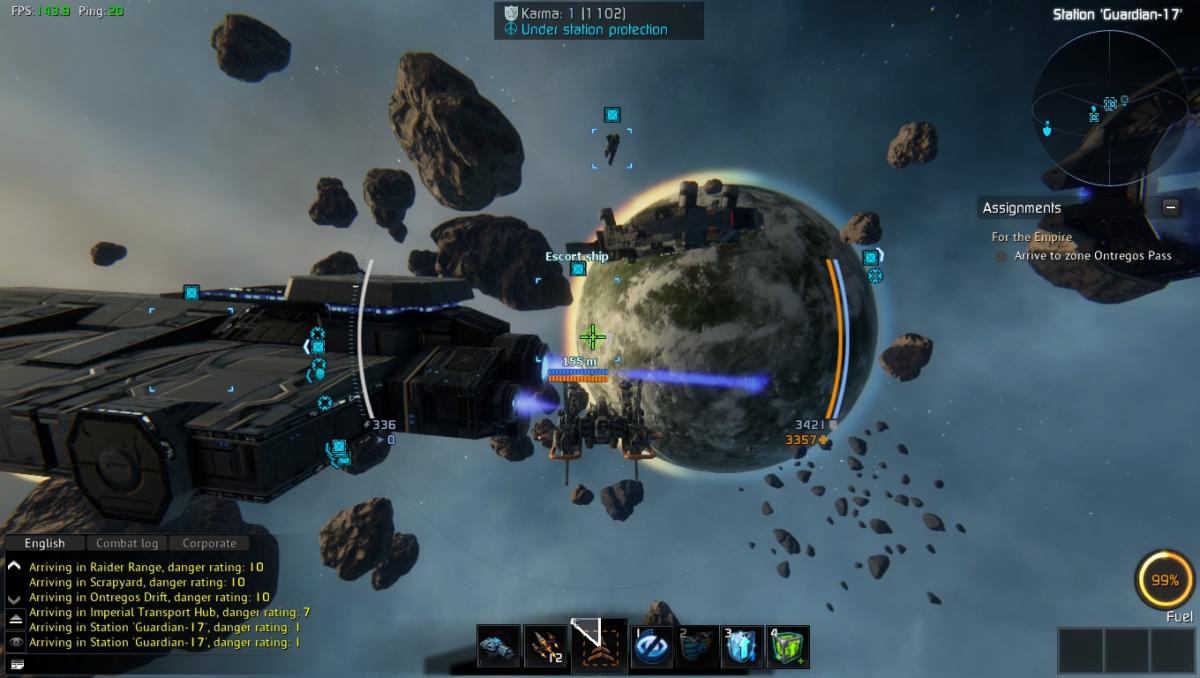Activate module 2 hull plating icon

[697, 646]
